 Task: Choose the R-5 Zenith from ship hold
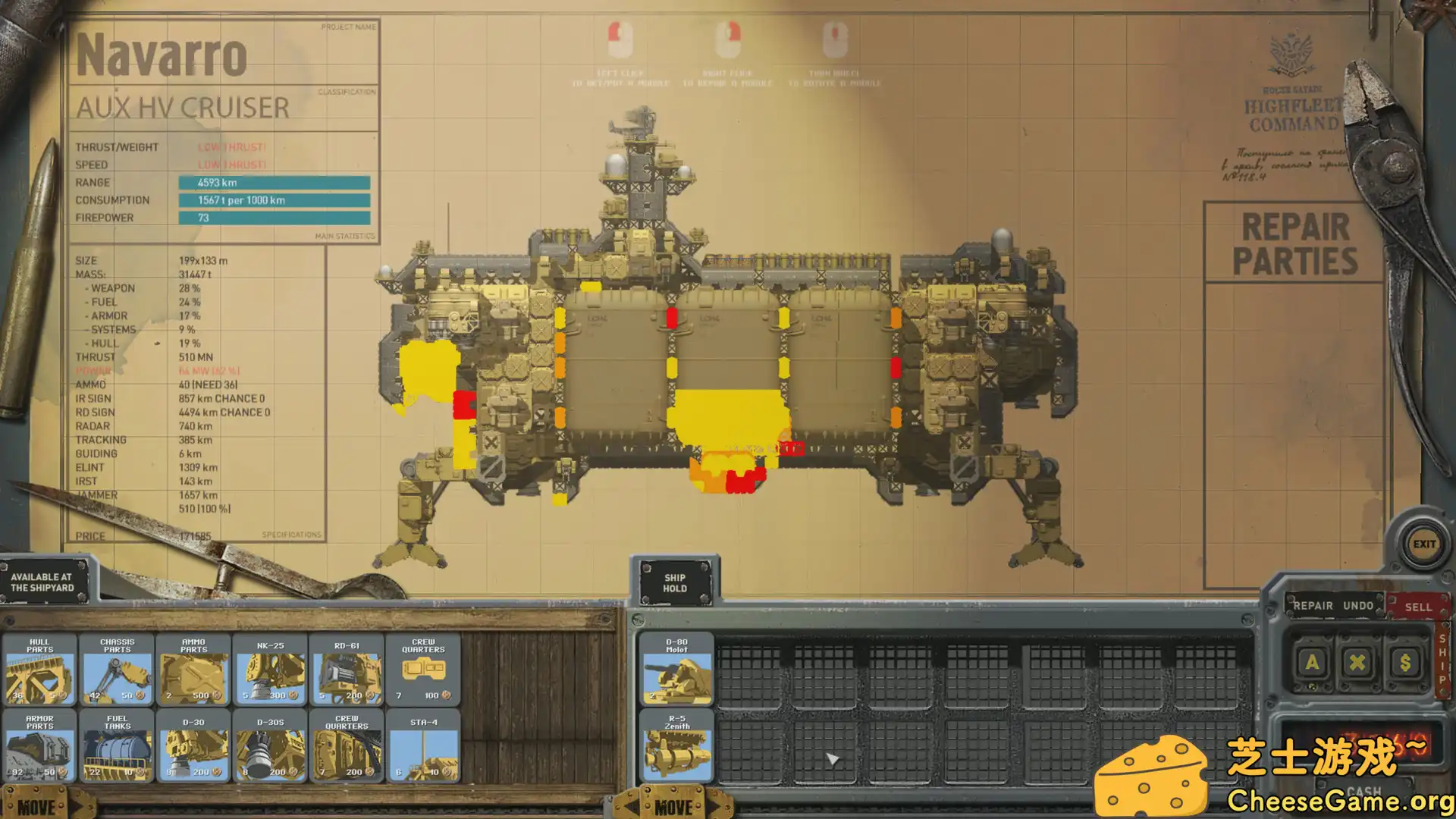pyautogui.click(x=676, y=746)
